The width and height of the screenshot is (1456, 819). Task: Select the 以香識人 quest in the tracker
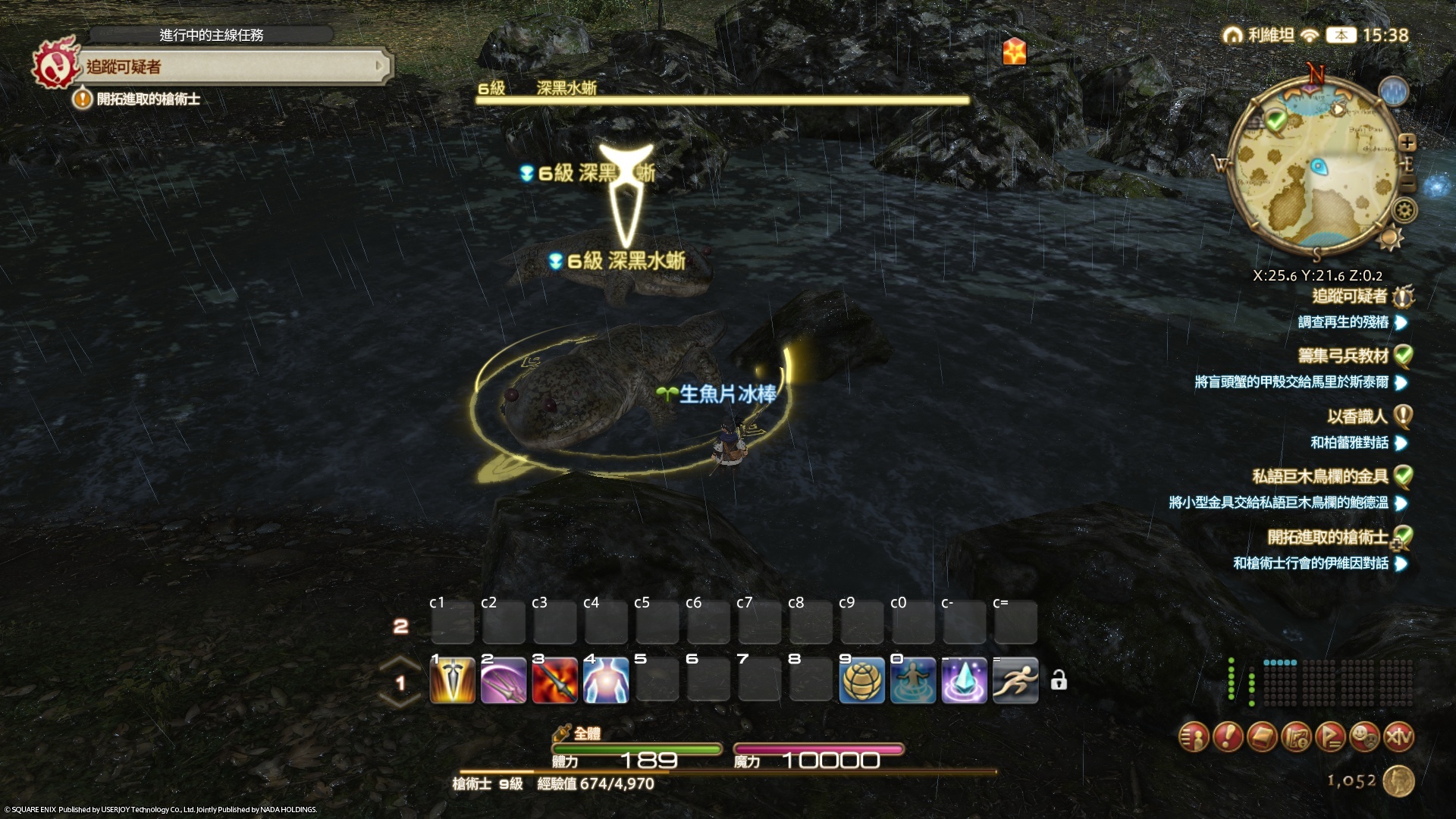pos(1357,416)
